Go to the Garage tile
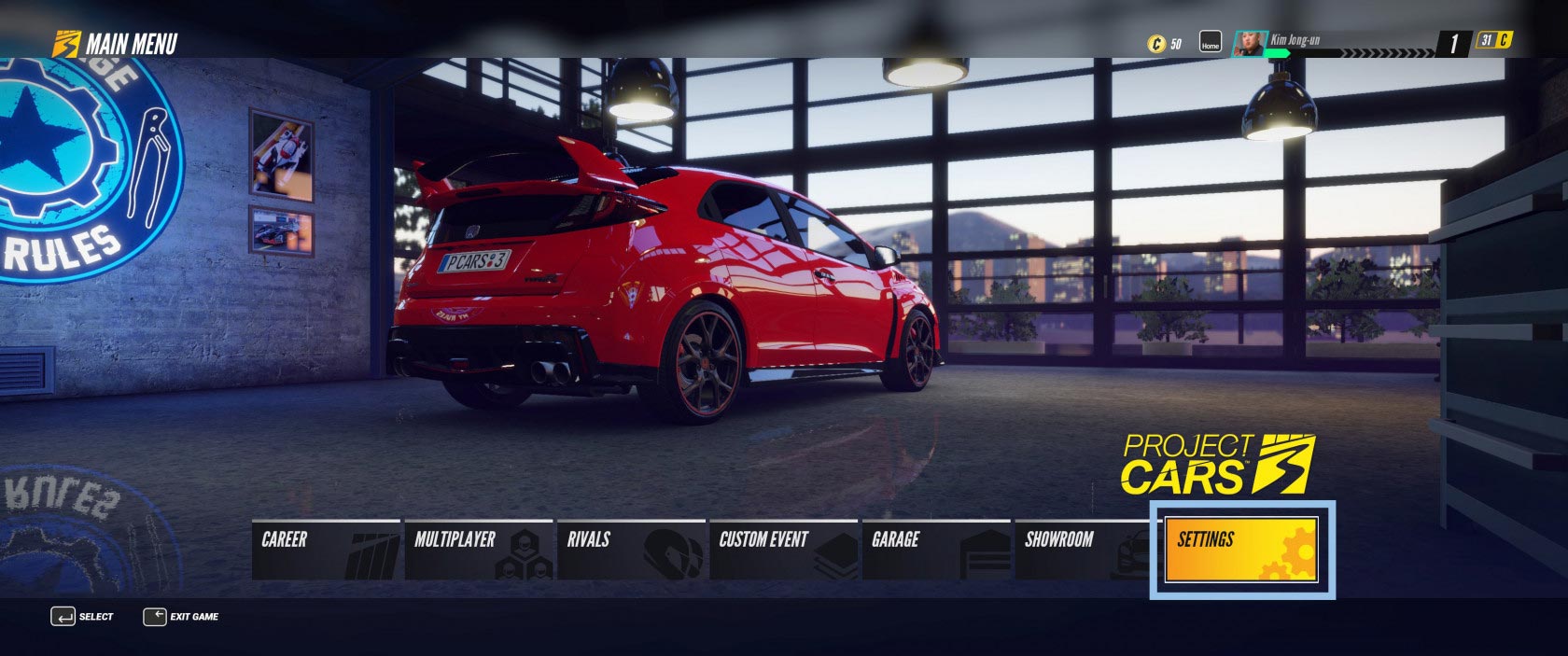The image size is (1568, 656). click(936, 550)
